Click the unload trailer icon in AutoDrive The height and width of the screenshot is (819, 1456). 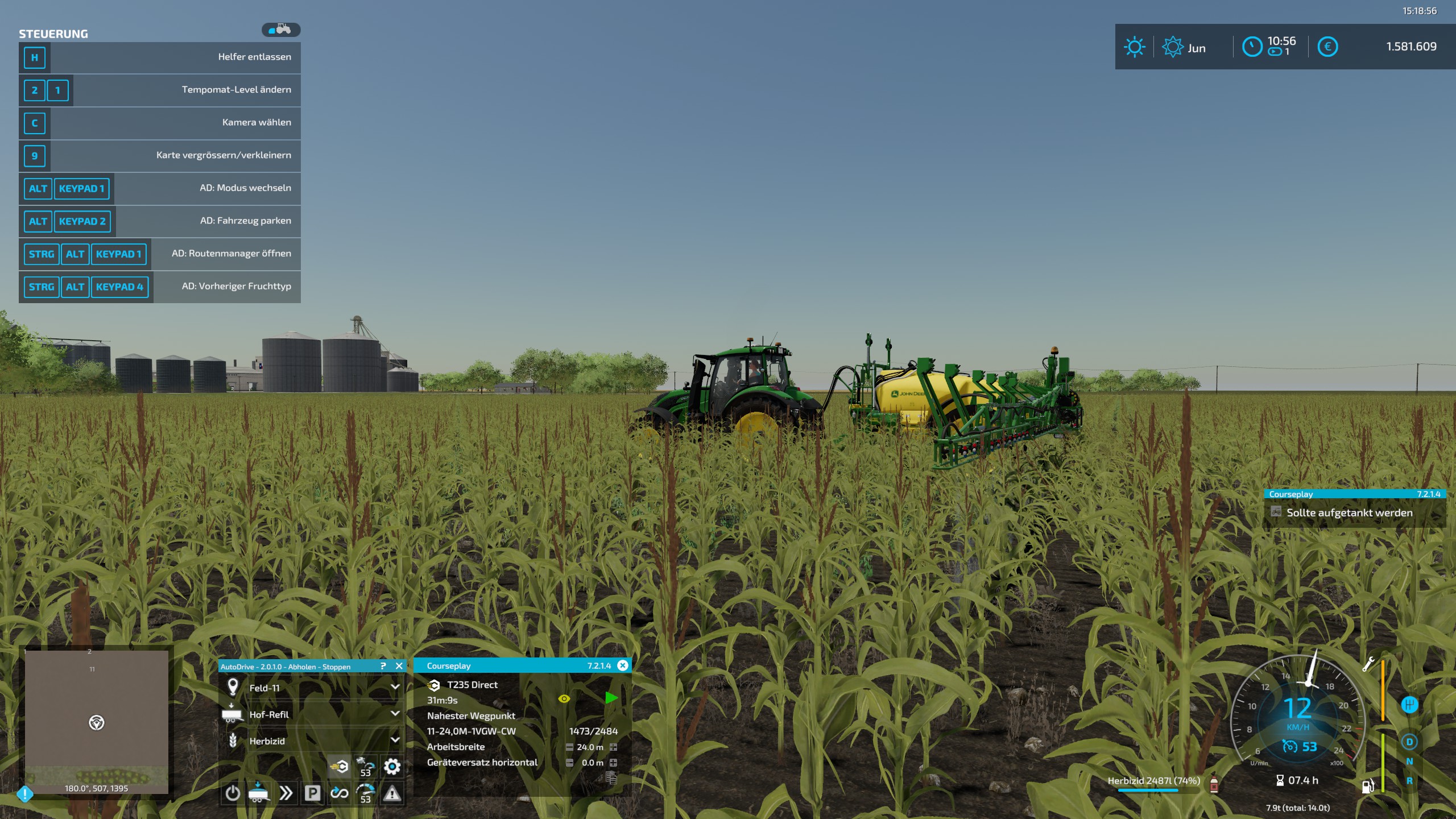258,793
